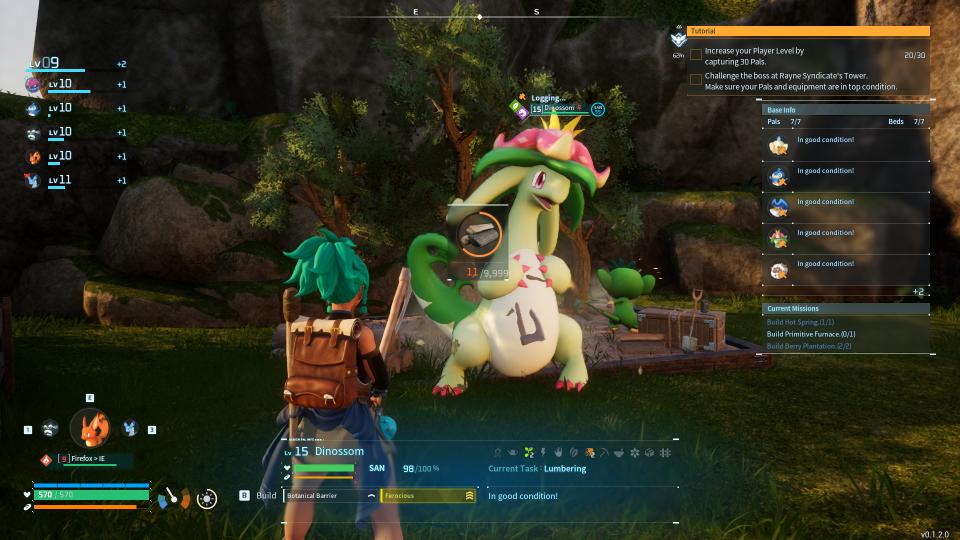Click the Dinossom name in pal info panel

(340, 452)
